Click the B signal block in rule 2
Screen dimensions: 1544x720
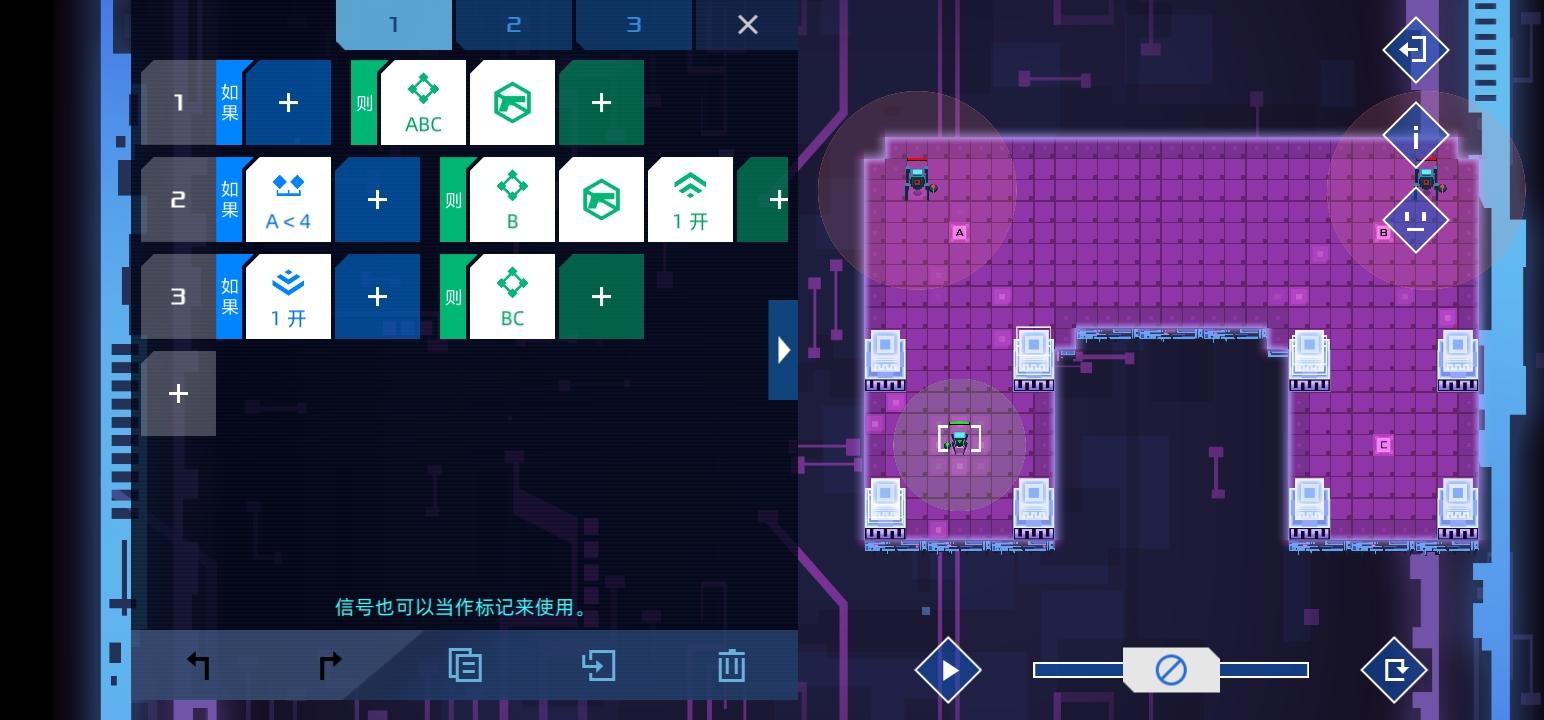click(512, 199)
